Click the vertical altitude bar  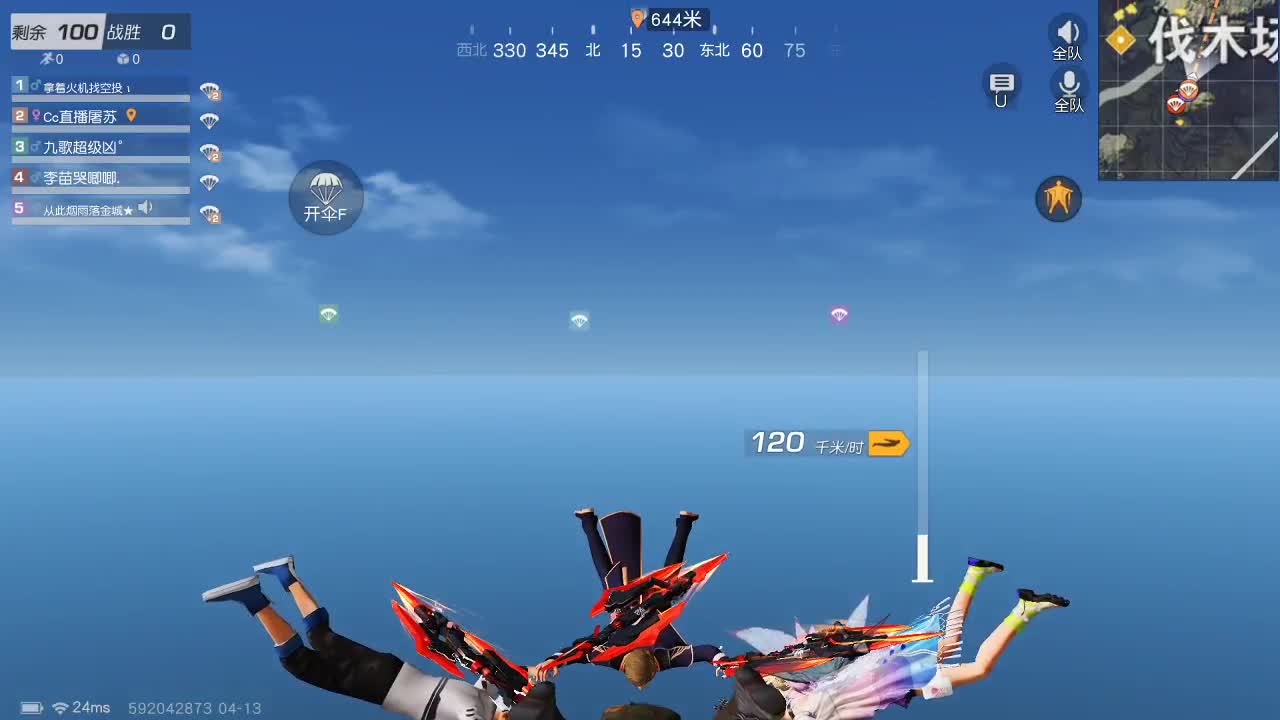(921, 465)
